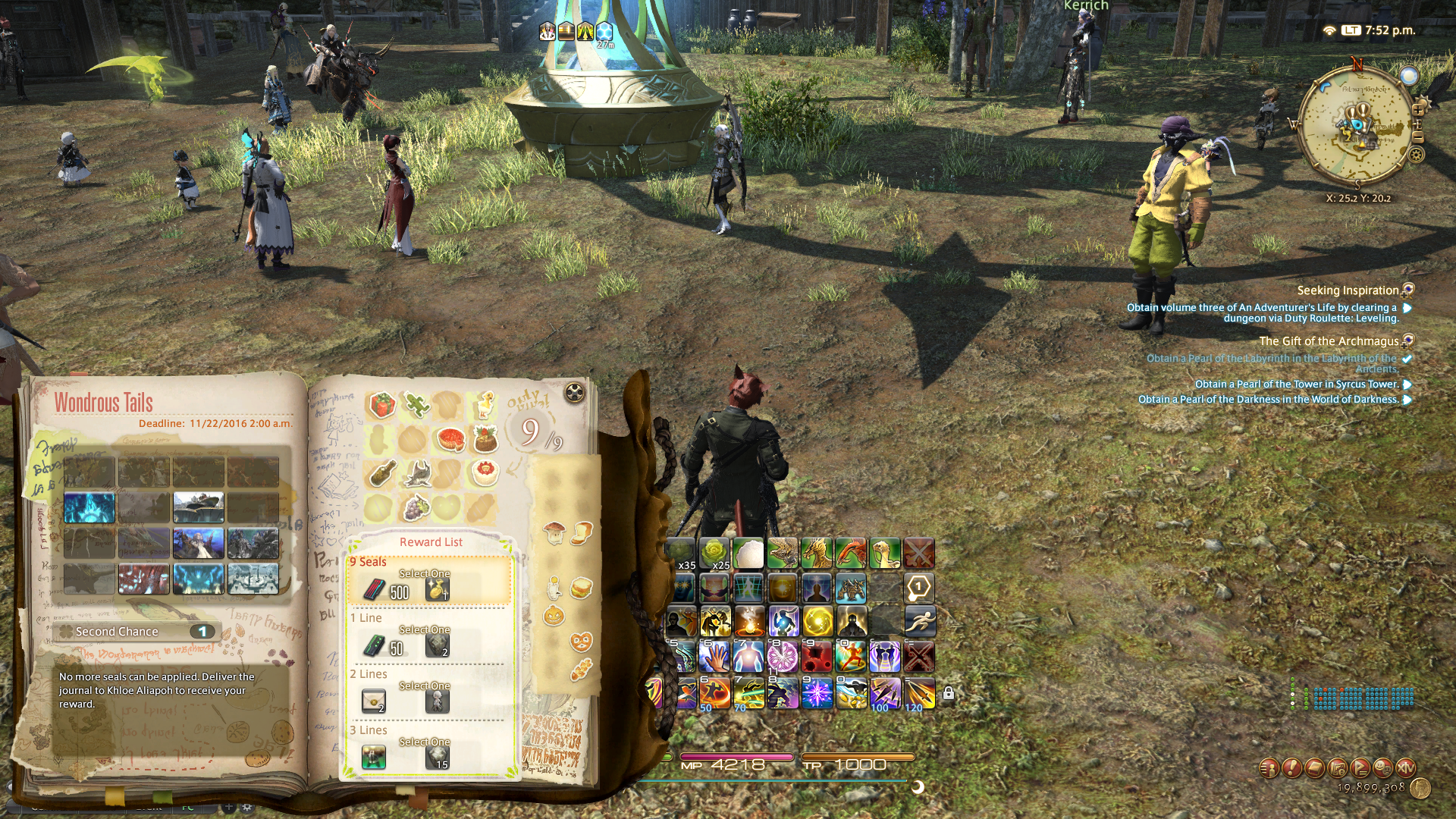Toggle the hotbar padlock to unlock actions
The image size is (1456, 819).
tap(948, 692)
